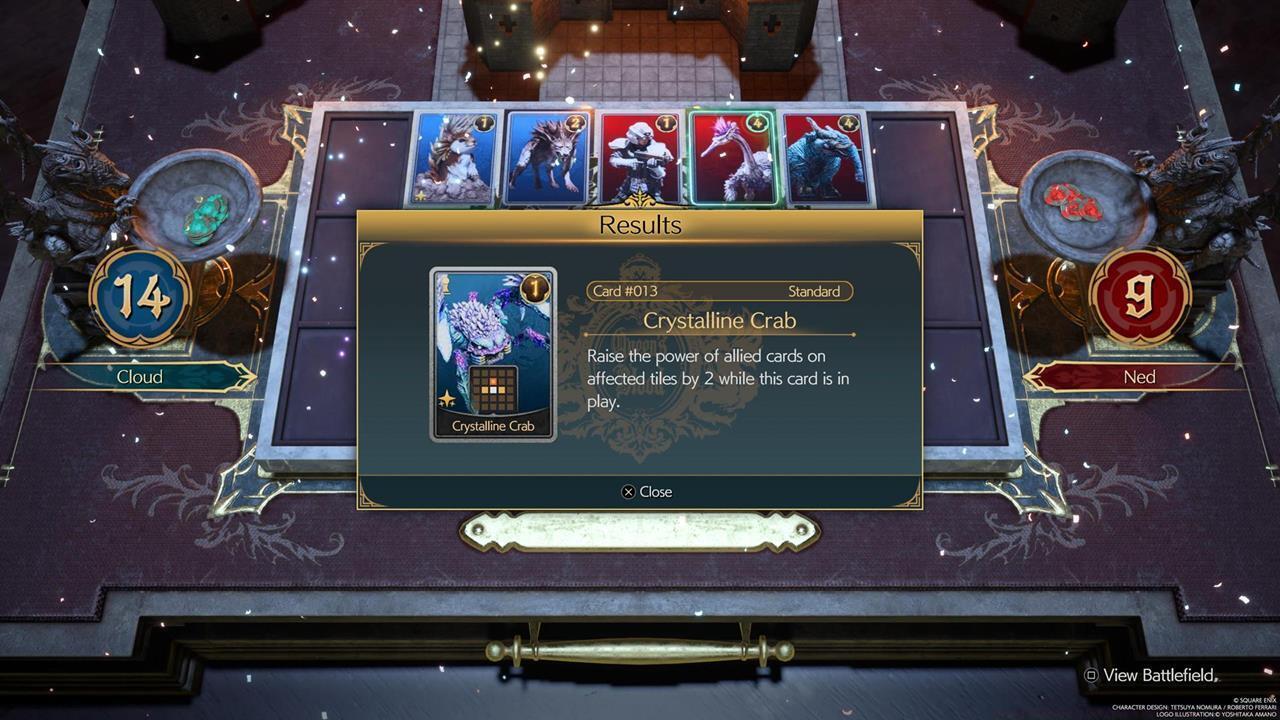Select the Cloud name plate
This screenshot has height=720, width=1280.
140,377
